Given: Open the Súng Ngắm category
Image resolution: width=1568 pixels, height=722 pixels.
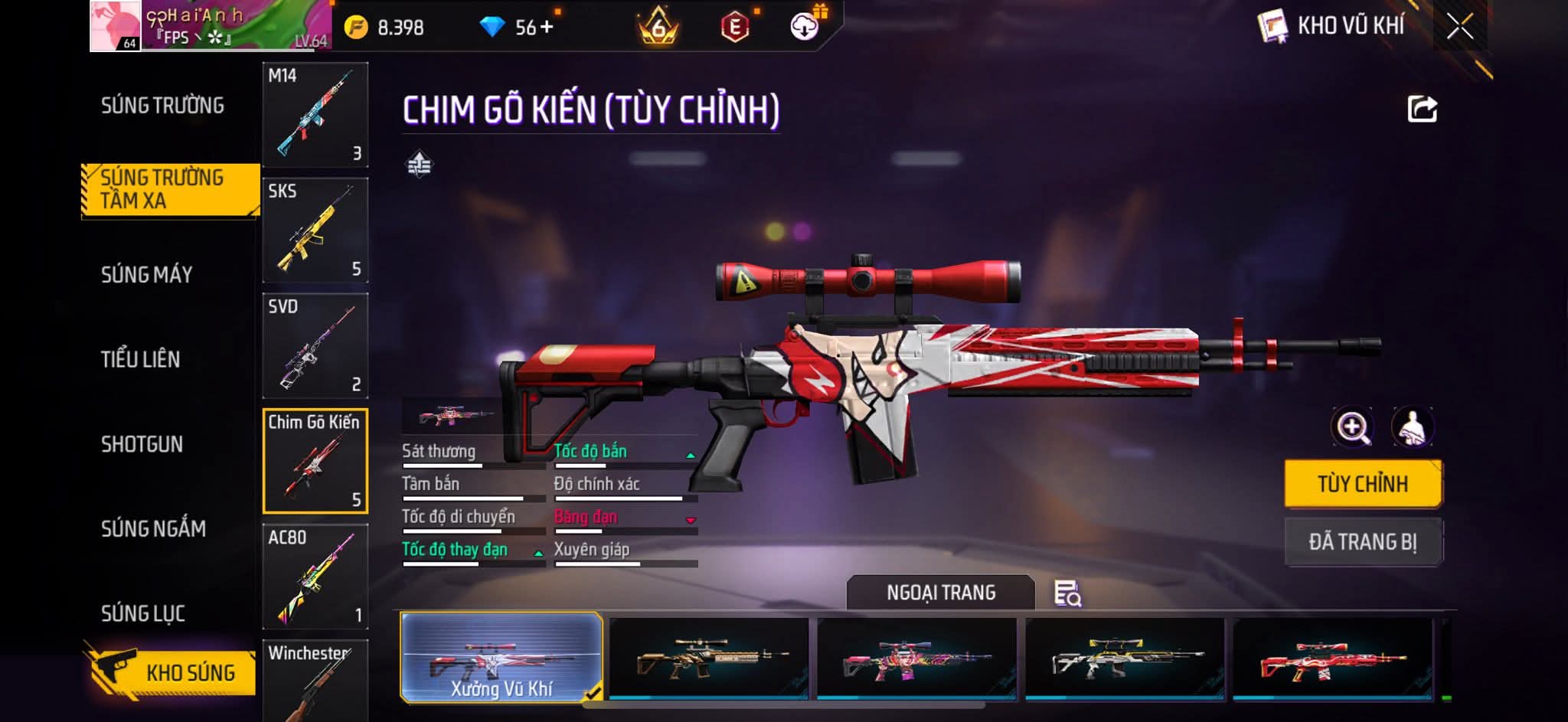Looking at the screenshot, I should click(x=153, y=528).
